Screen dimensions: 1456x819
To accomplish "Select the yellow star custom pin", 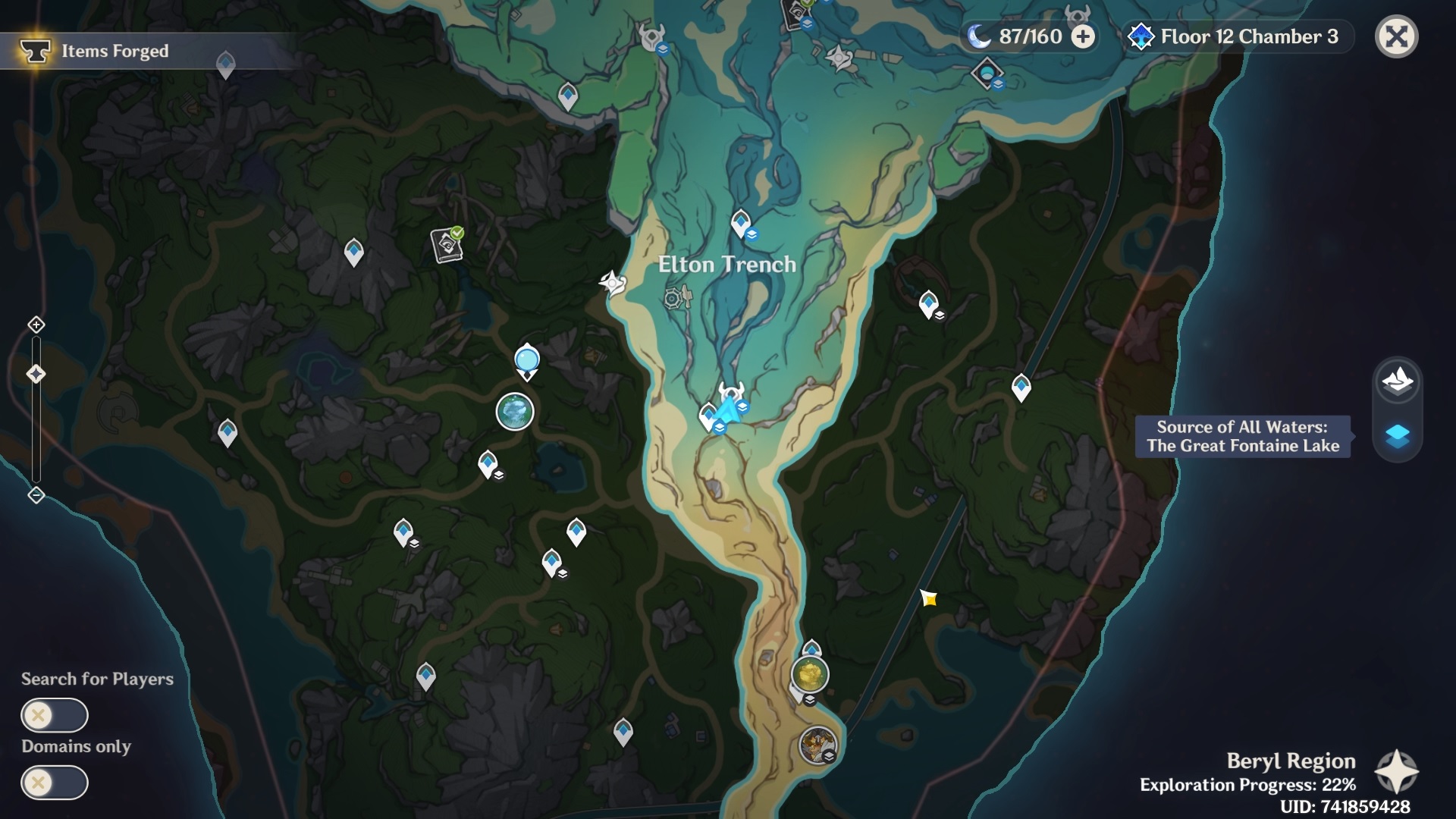I will click(929, 599).
